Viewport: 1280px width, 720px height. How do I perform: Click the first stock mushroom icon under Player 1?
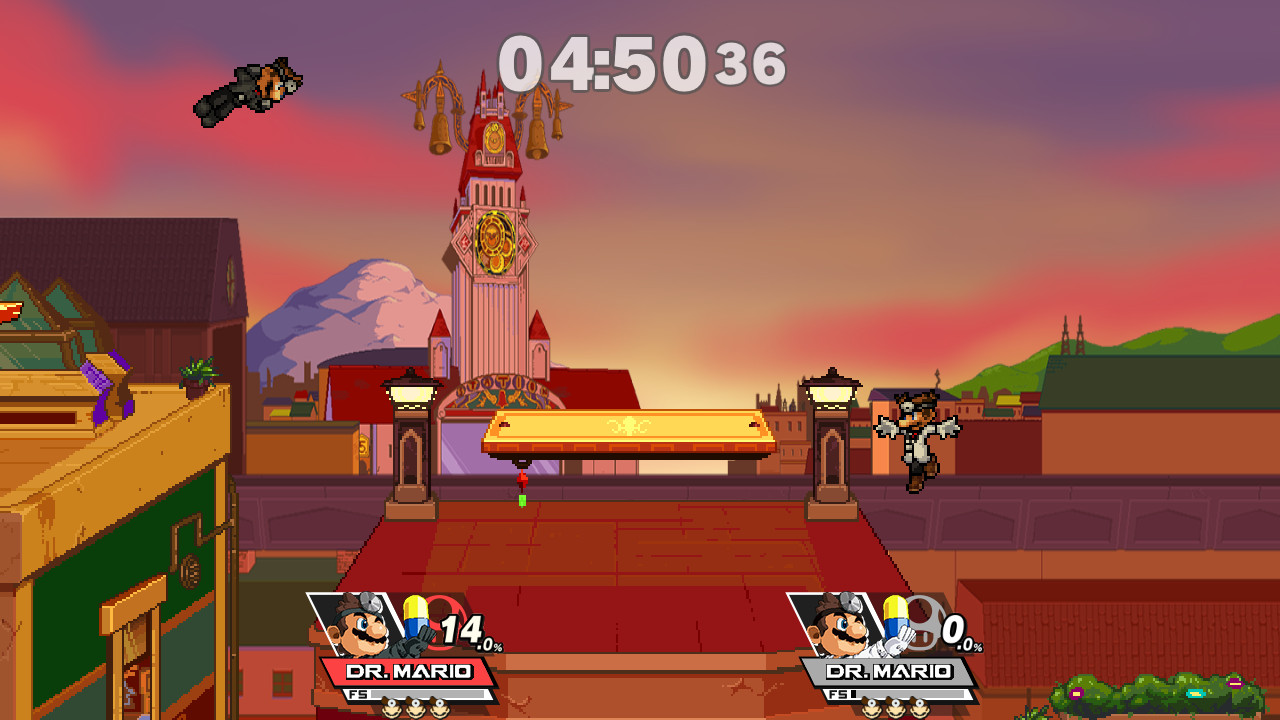point(394,713)
